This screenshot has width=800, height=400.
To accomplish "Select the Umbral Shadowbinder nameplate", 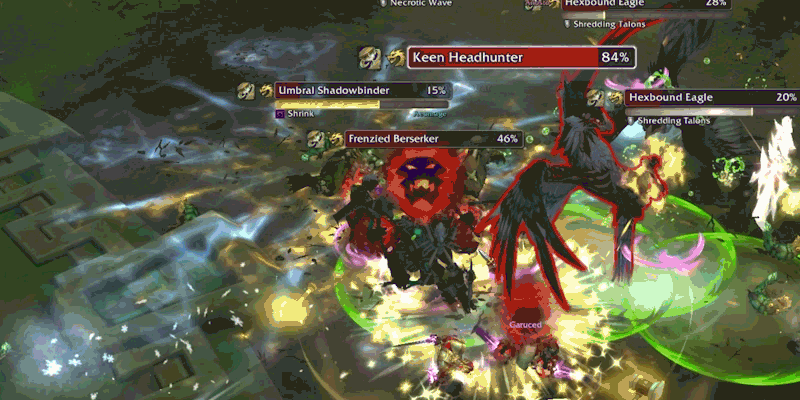I will 362,90.
